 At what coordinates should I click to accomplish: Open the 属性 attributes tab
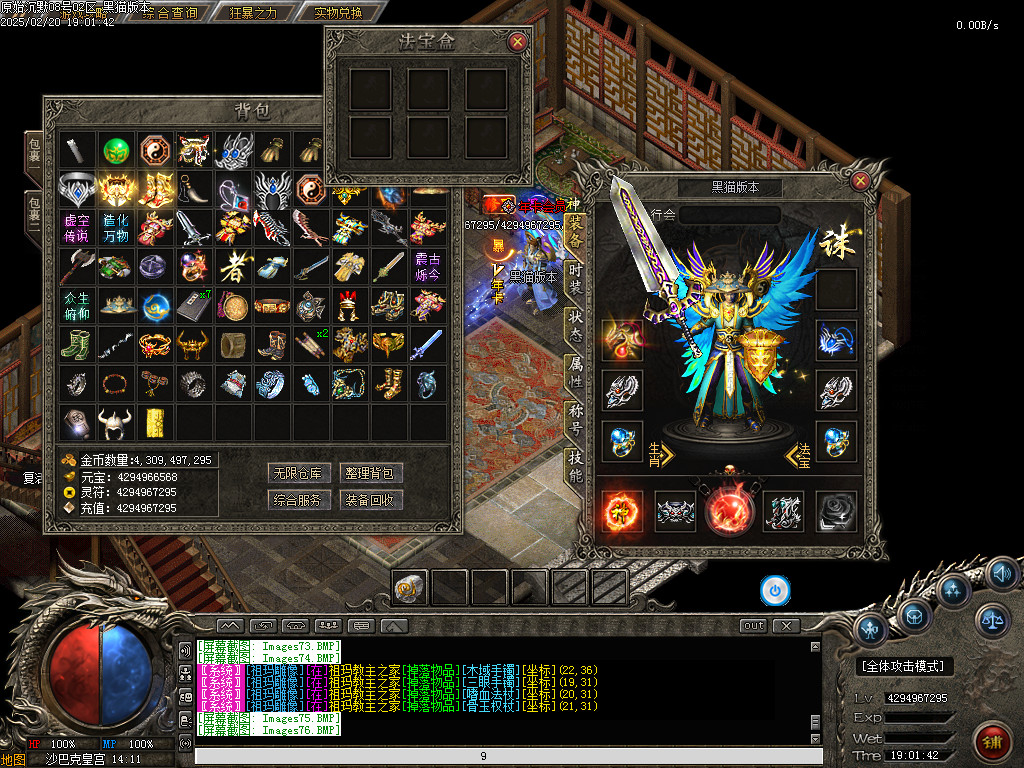coord(575,371)
